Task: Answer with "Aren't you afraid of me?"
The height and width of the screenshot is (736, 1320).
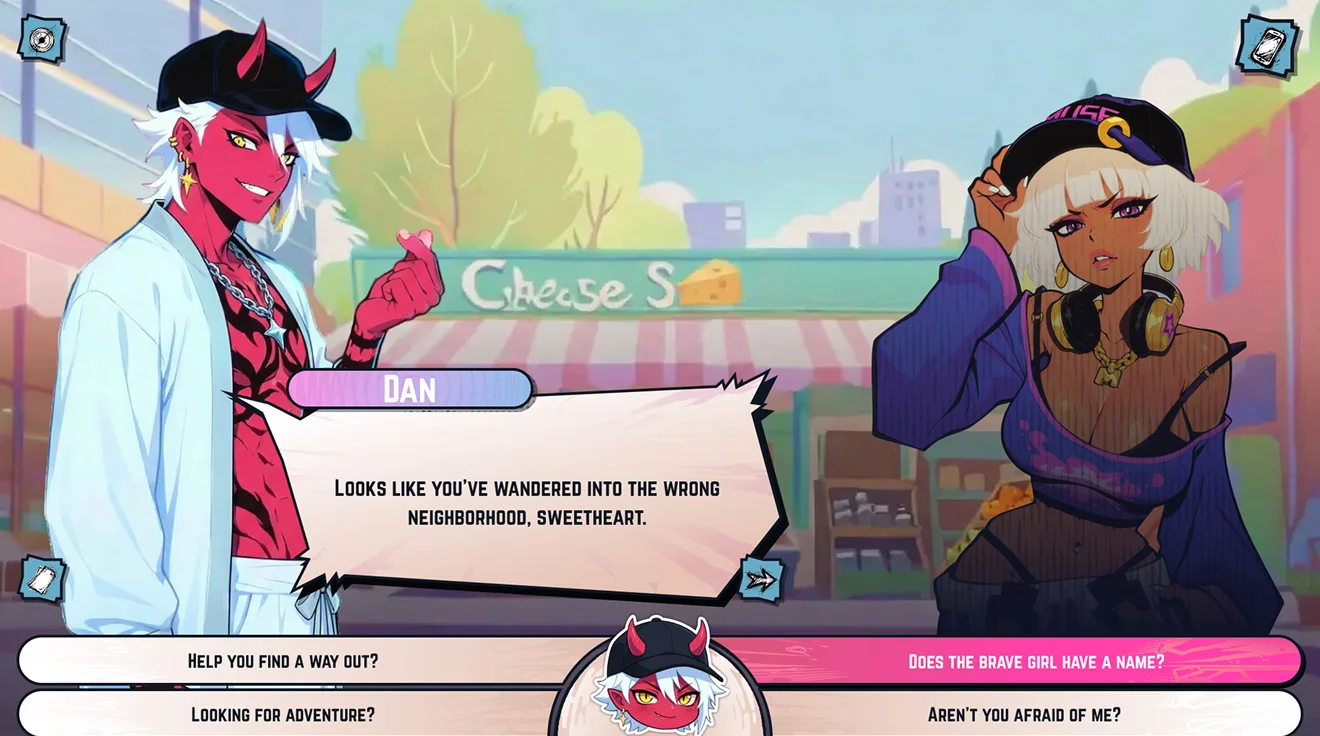Action: pos(1023,714)
